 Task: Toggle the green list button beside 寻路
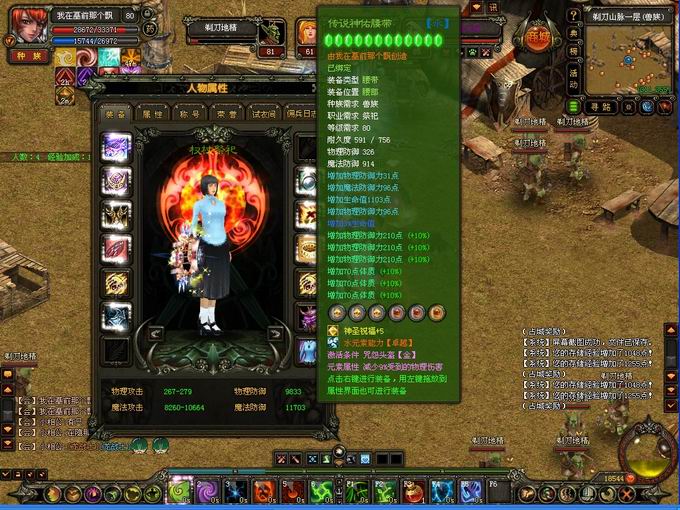tap(573, 106)
